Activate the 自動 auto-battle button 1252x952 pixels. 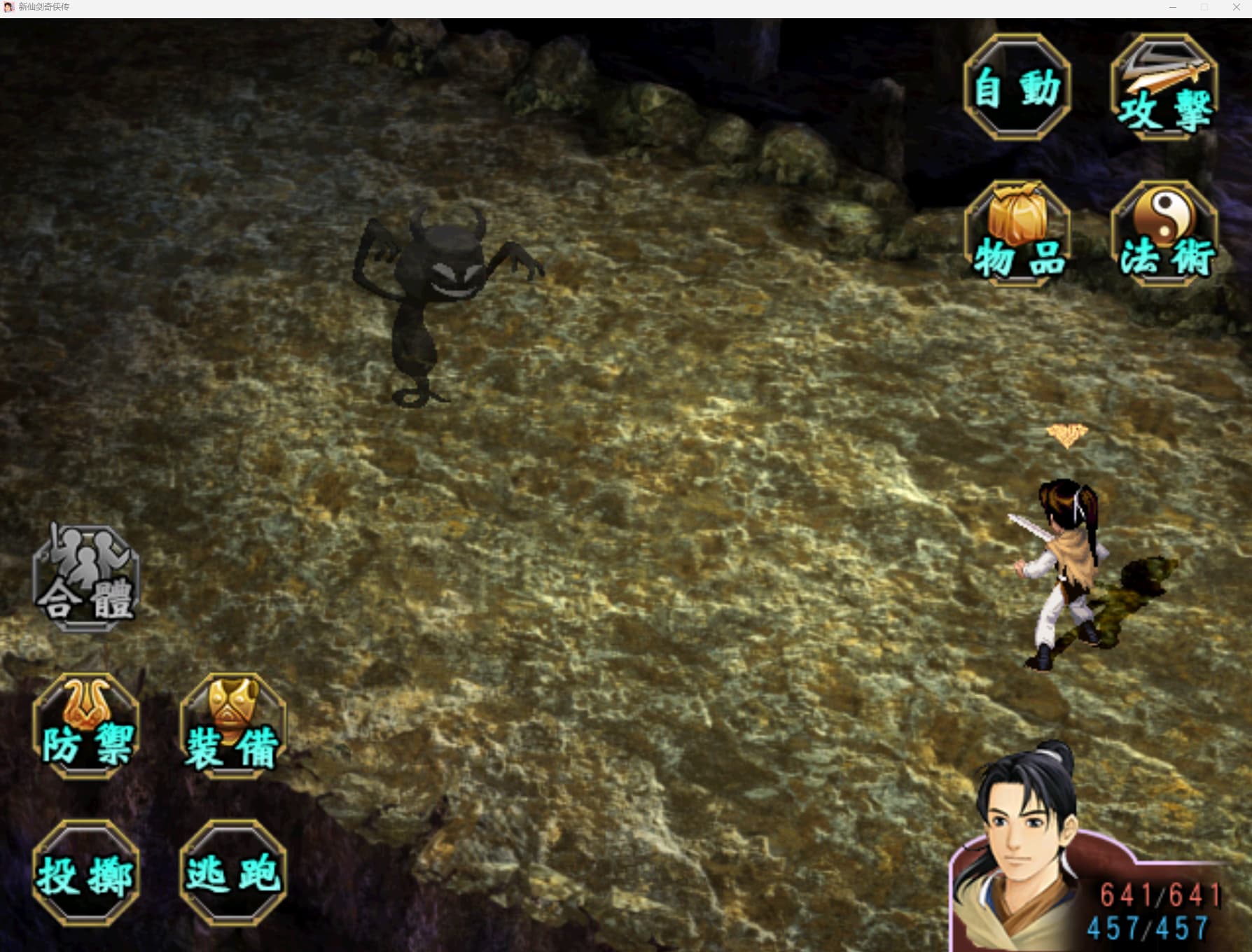click(x=1017, y=87)
